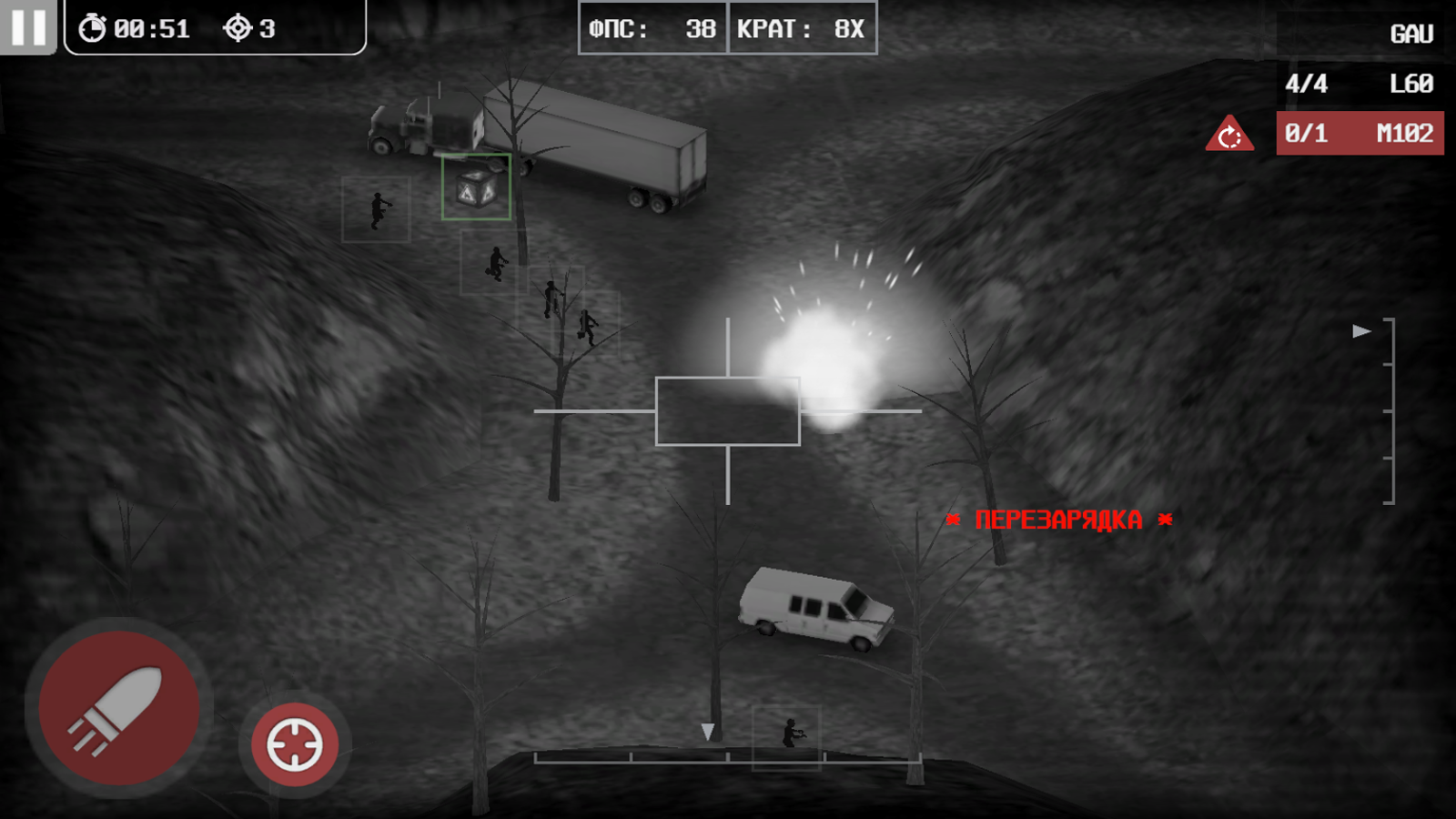
Task: Tap the center crosshair reticle
Action: (x=727, y=409)
